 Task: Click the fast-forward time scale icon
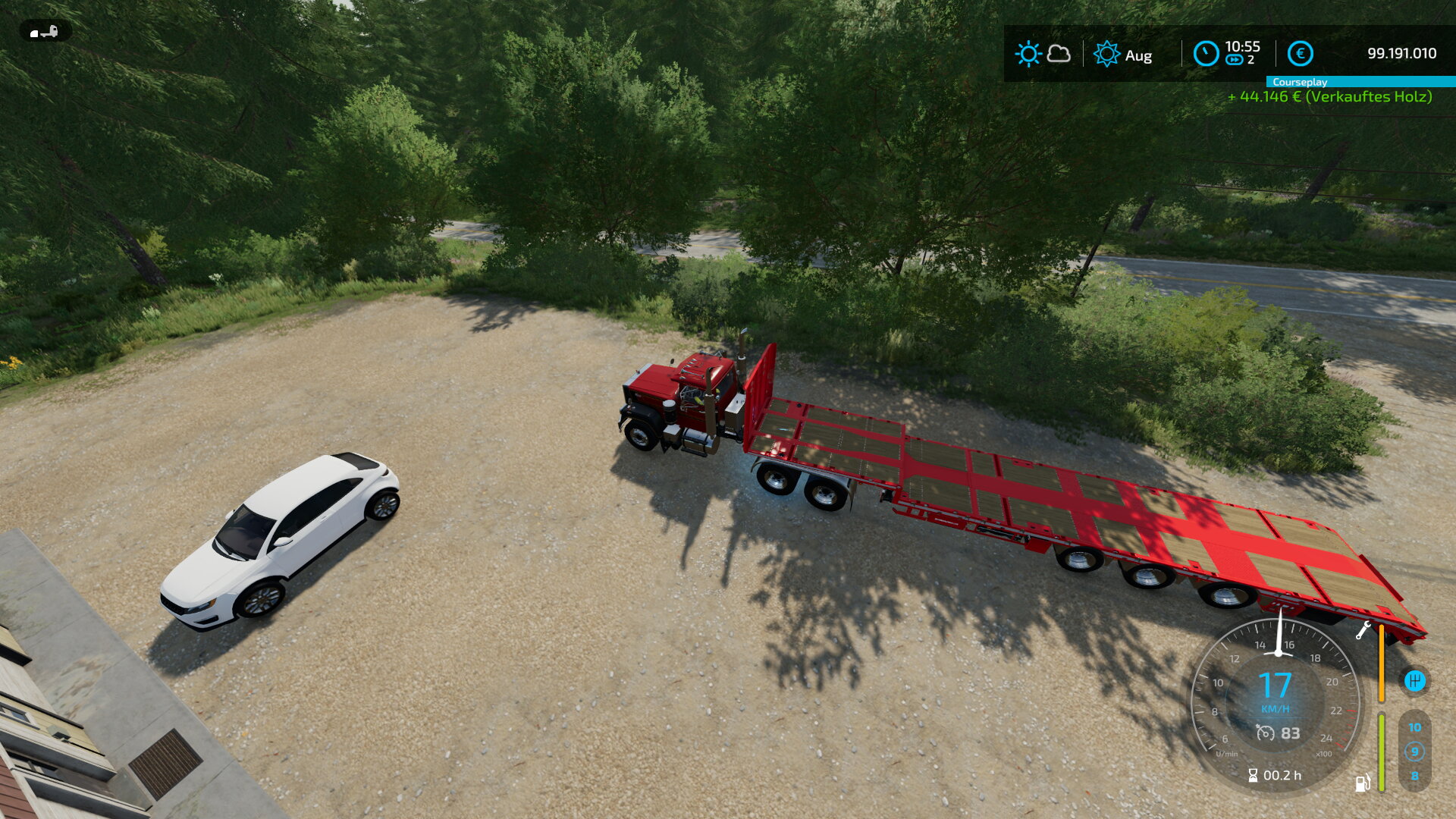1234,60
